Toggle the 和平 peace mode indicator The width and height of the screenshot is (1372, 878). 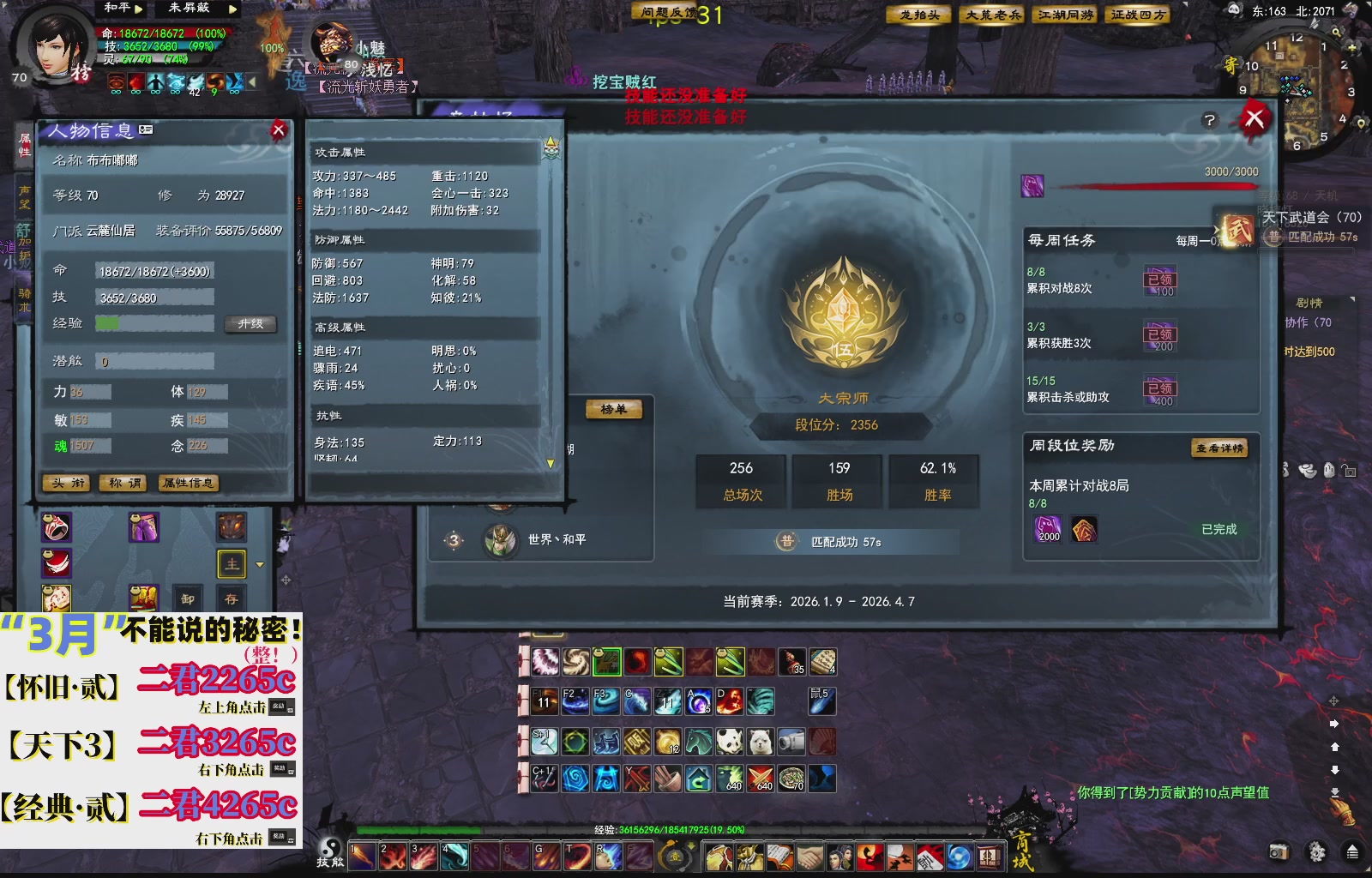[x=117, y=9]
